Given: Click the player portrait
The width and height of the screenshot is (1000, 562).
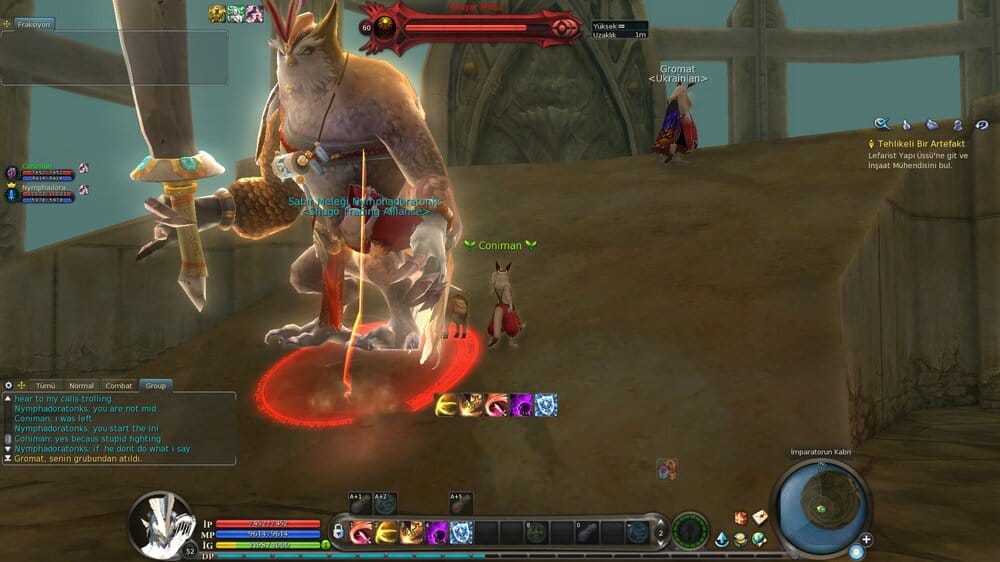Looking at the screenshot, I should point(160,522).
